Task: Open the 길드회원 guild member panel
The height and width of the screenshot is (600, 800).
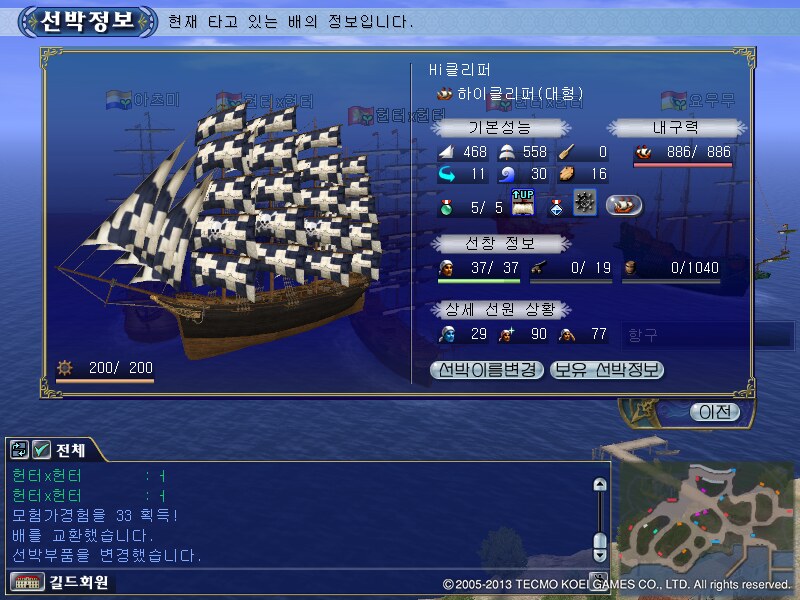Action: point(60,582)
